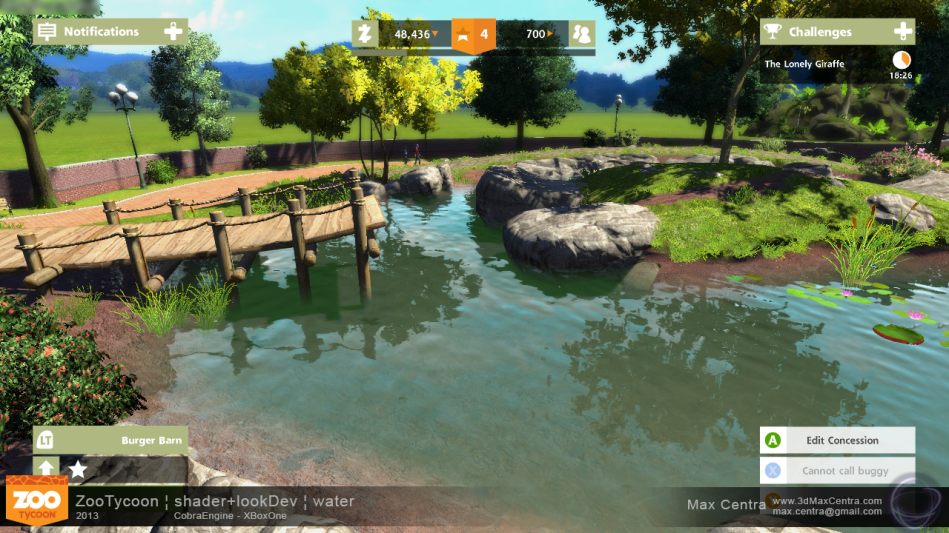The height and width of the screenshot is (533, 949).
Task: Expand Challenges with its plus icon
Action: tap(902, 32)
